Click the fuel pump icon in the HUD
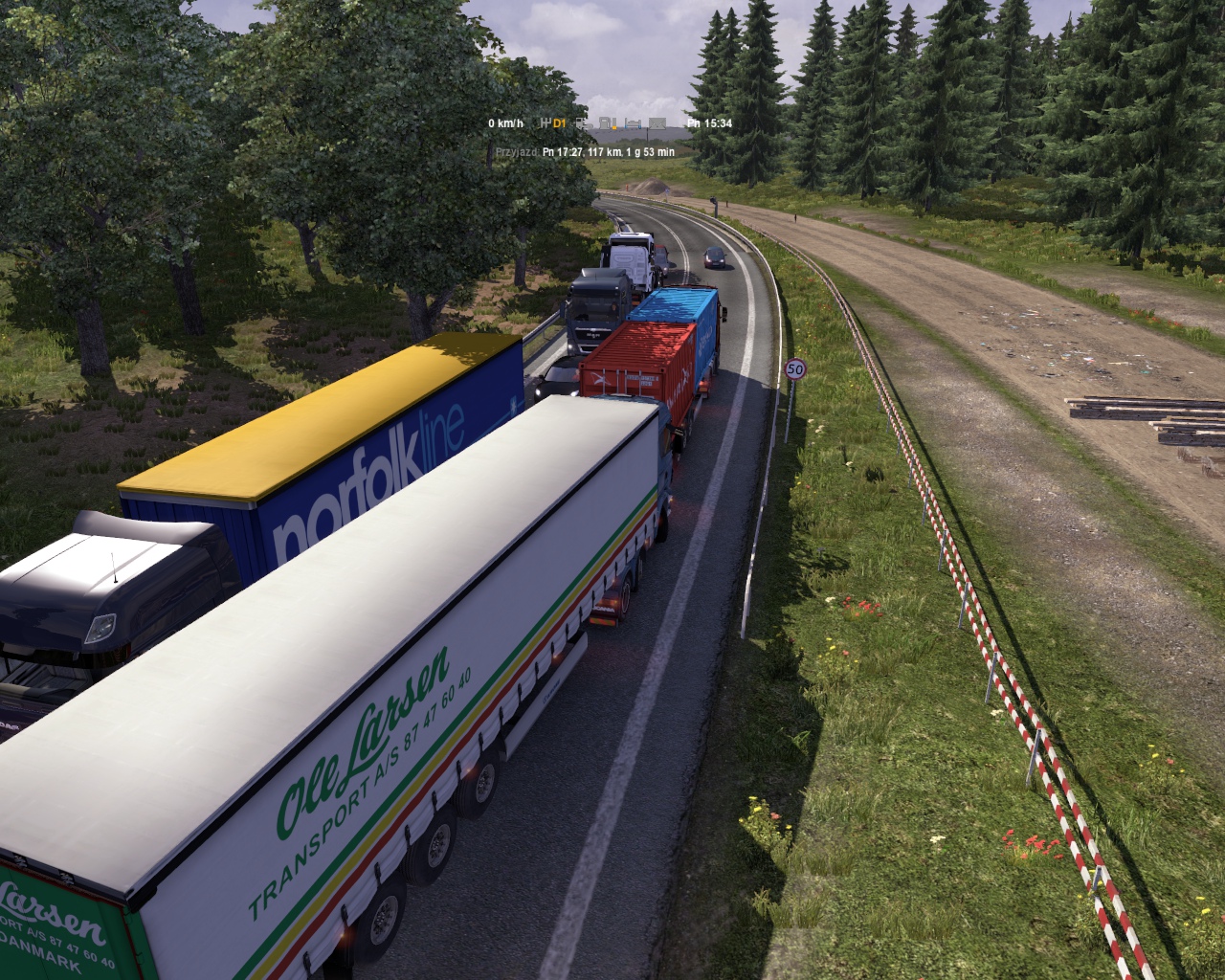Image resolution: width=1225 pixels, height=980 pixels. pos(606,123)
